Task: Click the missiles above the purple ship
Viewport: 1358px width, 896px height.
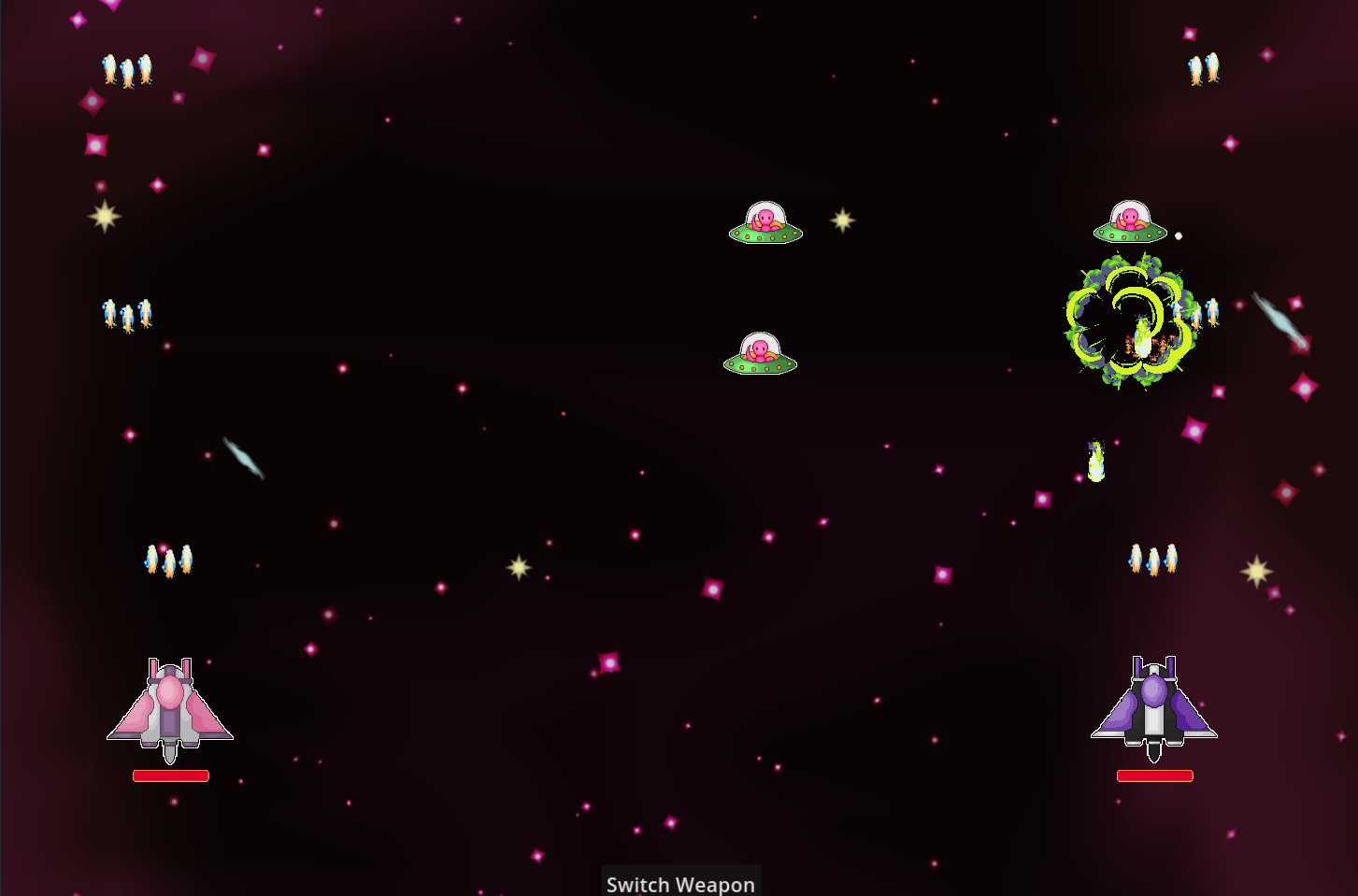Action: tap(1153, 558)
